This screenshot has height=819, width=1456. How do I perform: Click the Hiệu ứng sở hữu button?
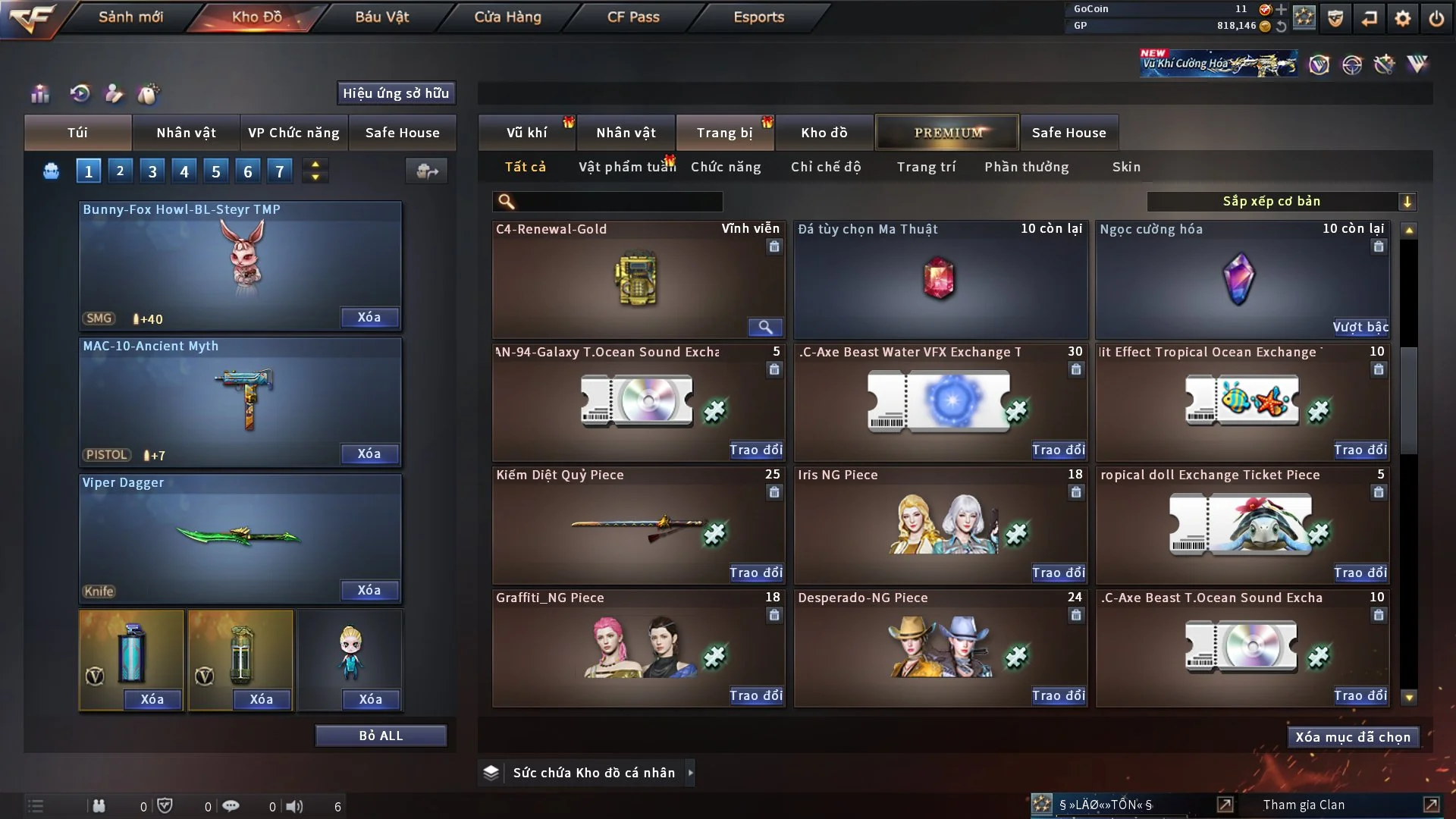396,93
